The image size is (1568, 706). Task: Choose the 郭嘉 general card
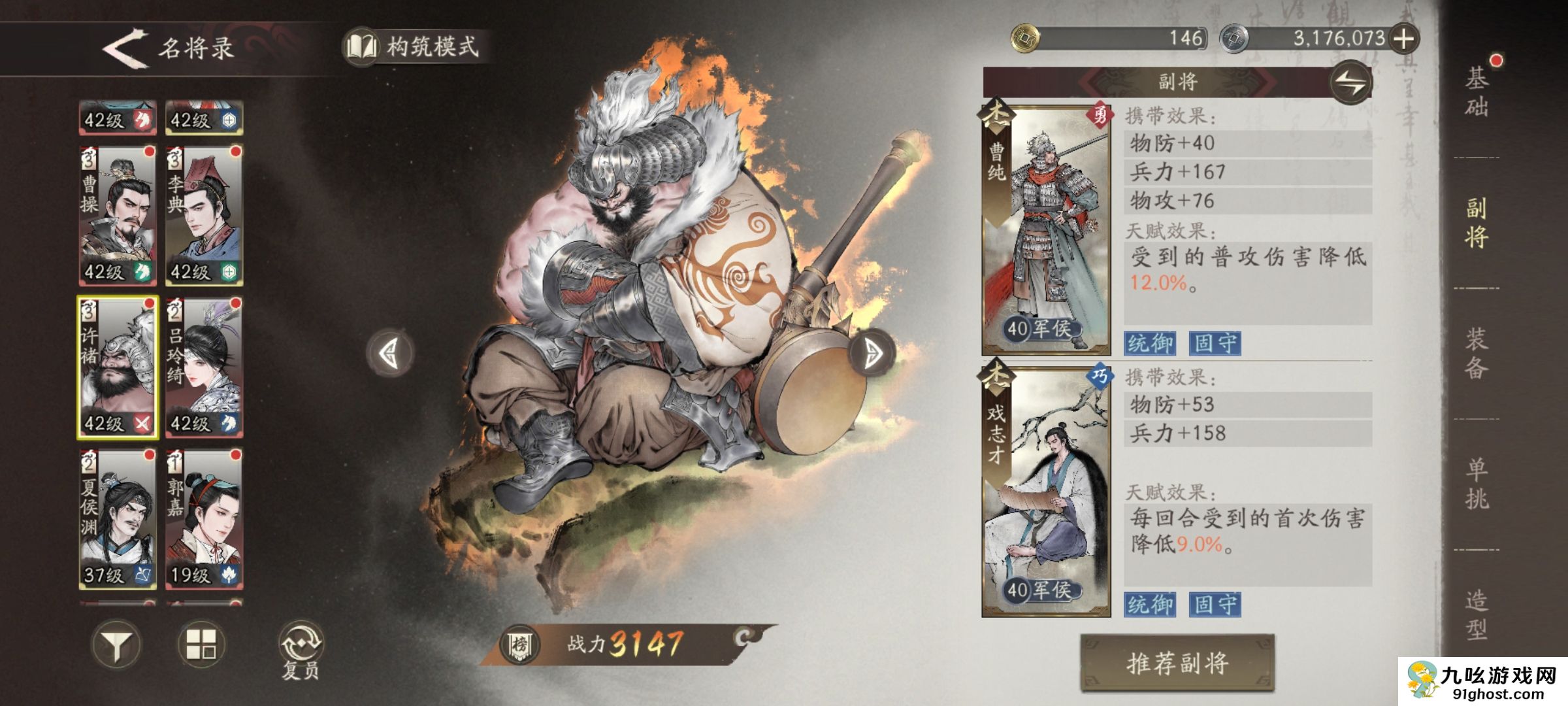[x=204, y=519]
